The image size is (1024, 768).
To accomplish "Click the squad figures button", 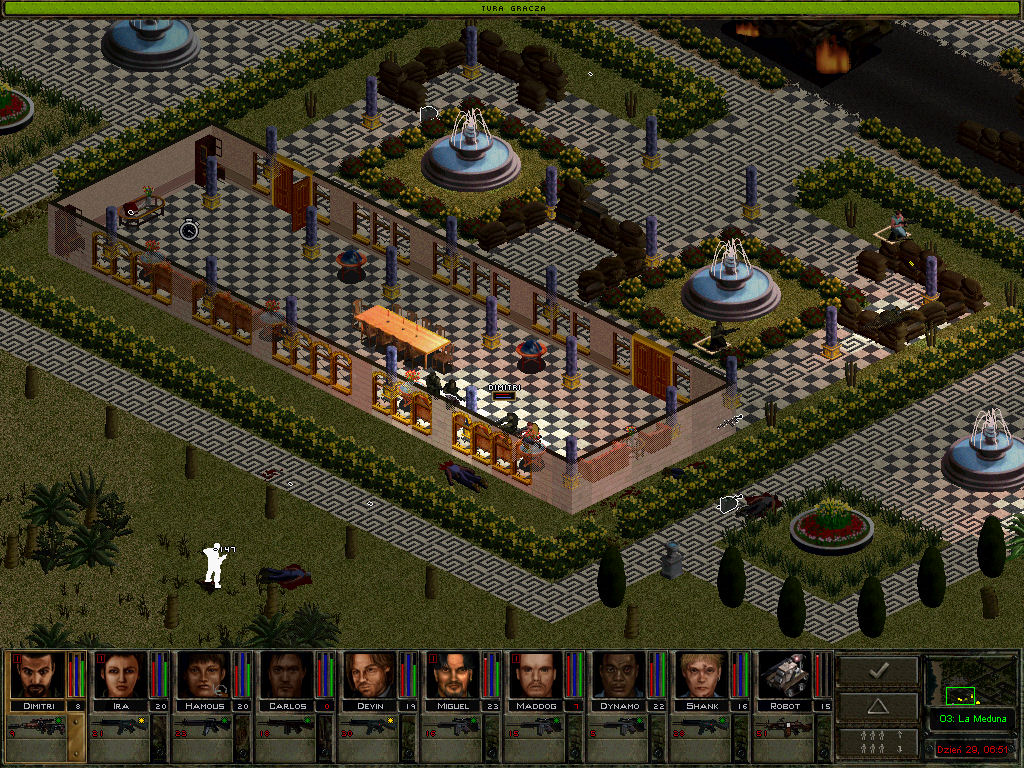I will point(877,742).
